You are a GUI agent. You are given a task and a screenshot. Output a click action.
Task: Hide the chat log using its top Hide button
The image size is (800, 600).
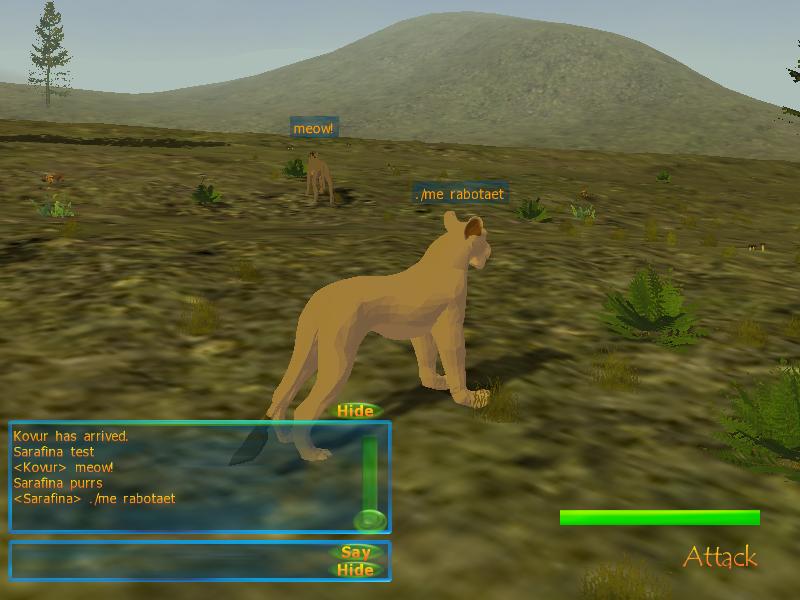click(355, 411)
